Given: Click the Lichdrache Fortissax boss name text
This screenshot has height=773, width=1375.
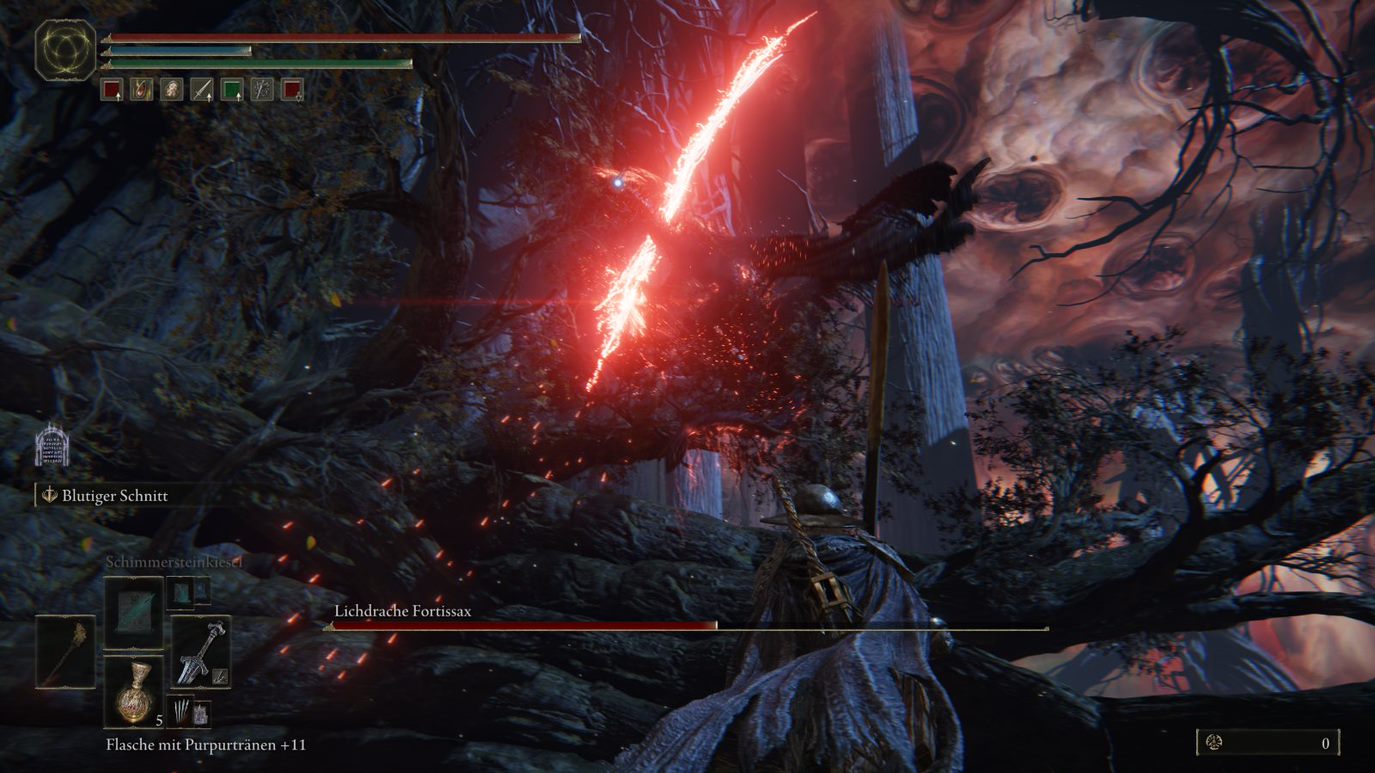Looking at the screenshot, I should click(x=401, y=610).
